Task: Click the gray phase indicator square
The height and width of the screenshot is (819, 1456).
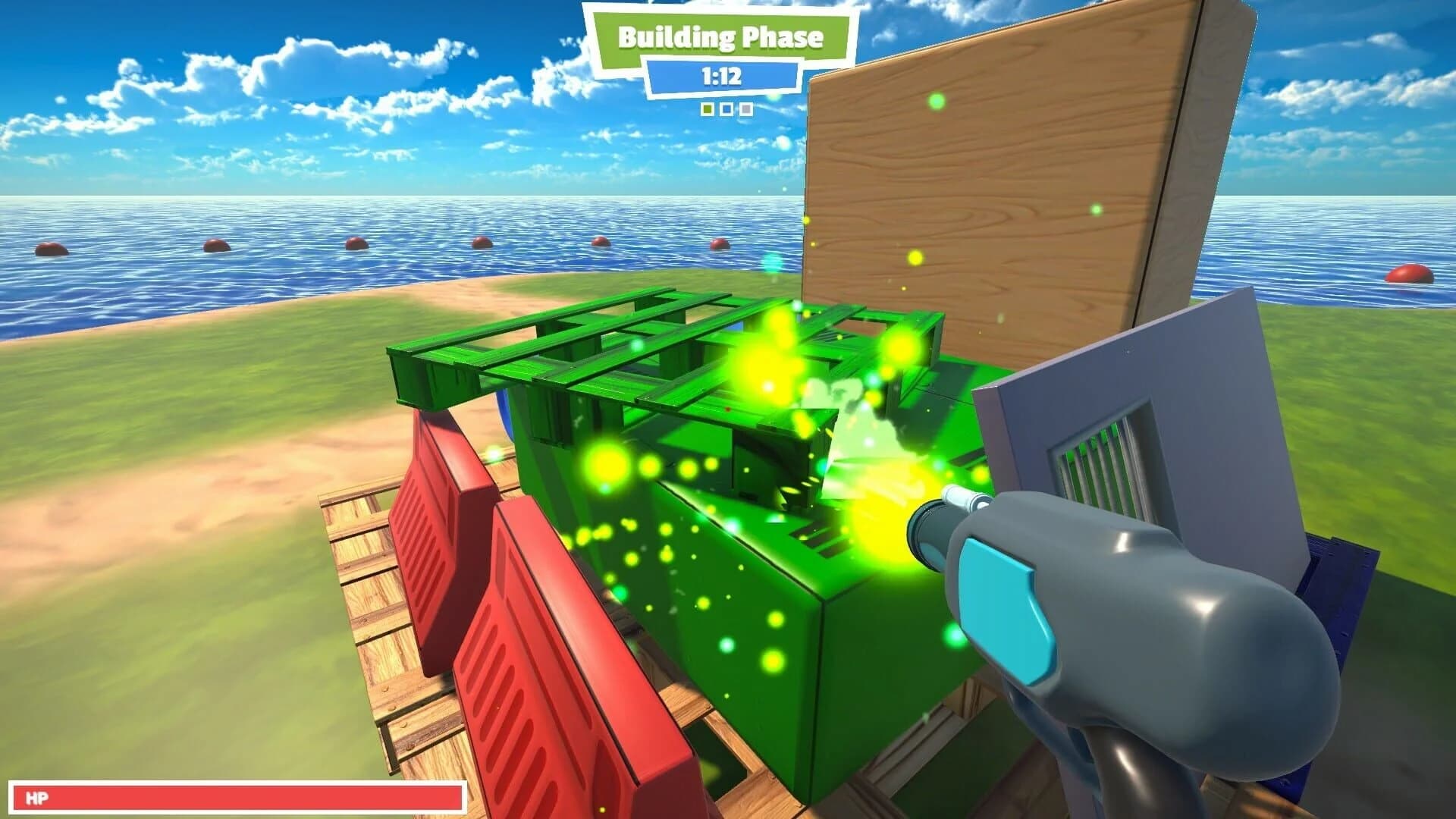Action: (x=745, y=110)
